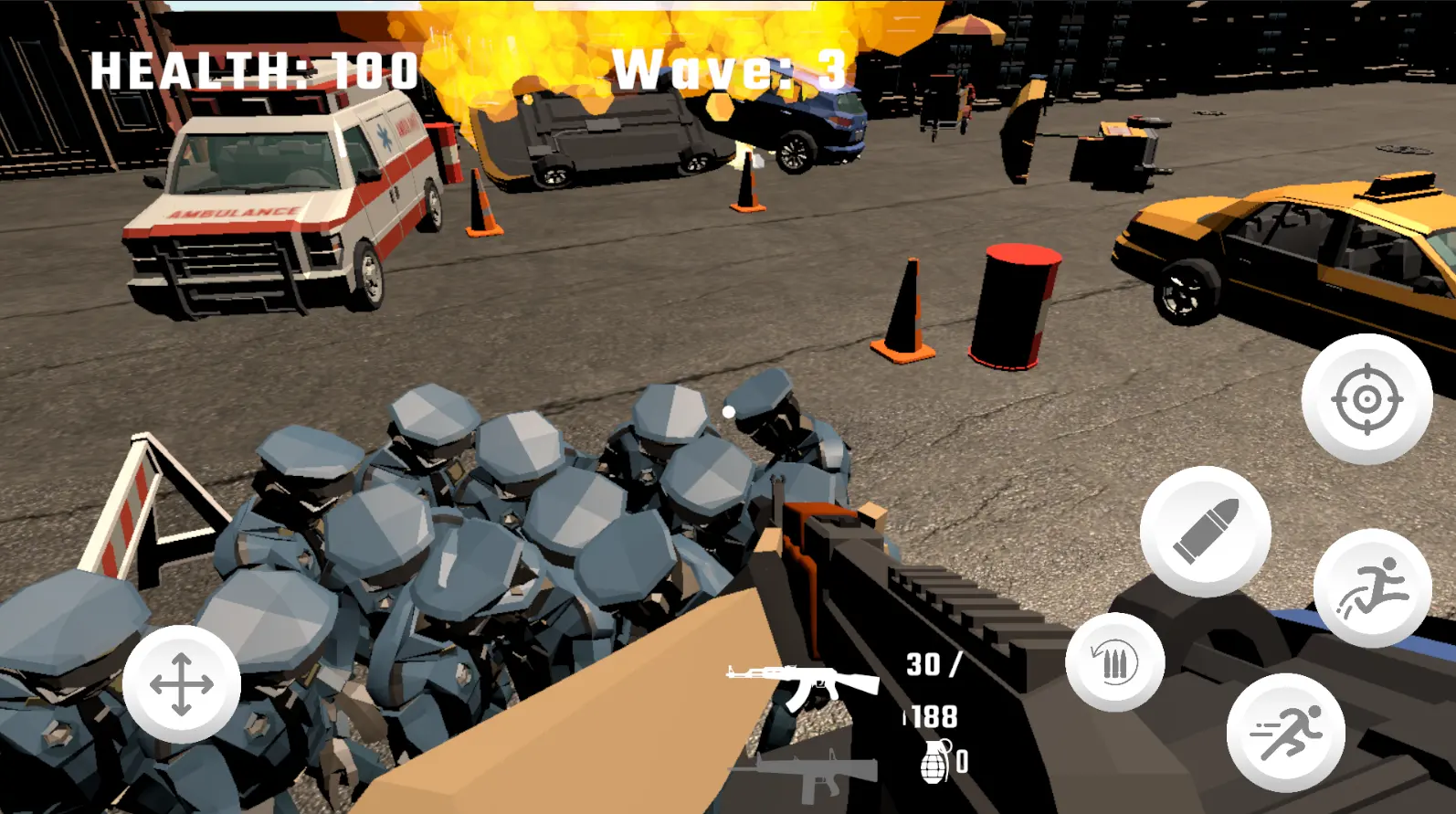The height and width of the screenshot is (814, 1456).
Task: Switch to the greyed-out secondary rifle icon
Action: [x=813, y=775]
